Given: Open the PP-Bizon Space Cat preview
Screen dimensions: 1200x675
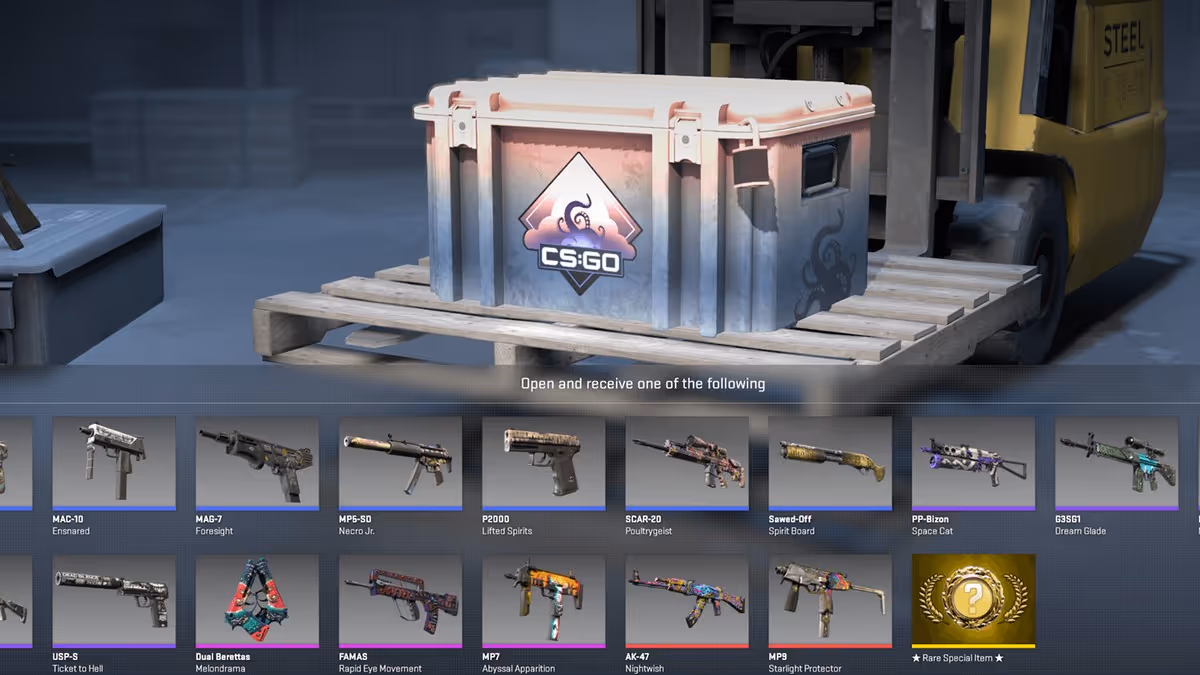Looking at the screenshot, I should 973,462.
